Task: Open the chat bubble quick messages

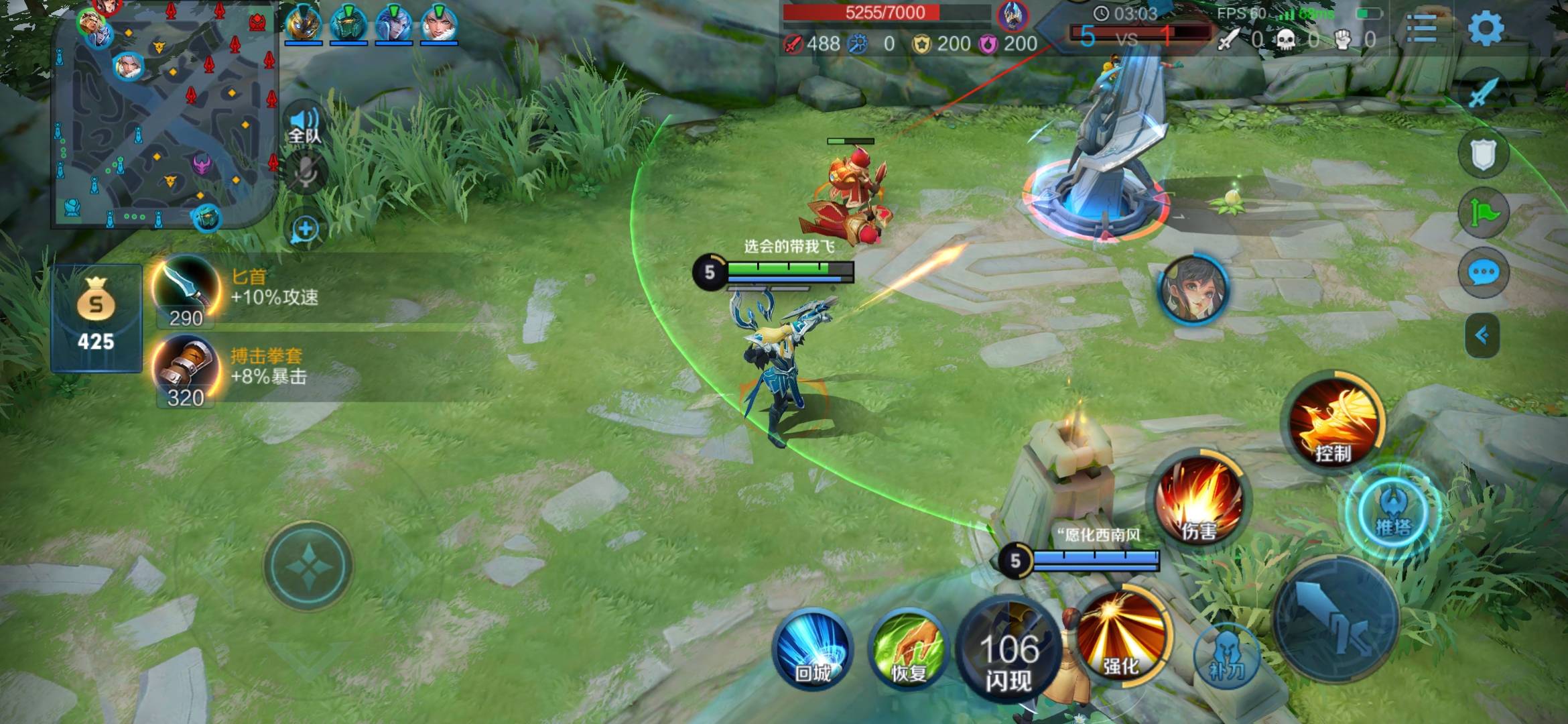Action: pos(1483,272)
